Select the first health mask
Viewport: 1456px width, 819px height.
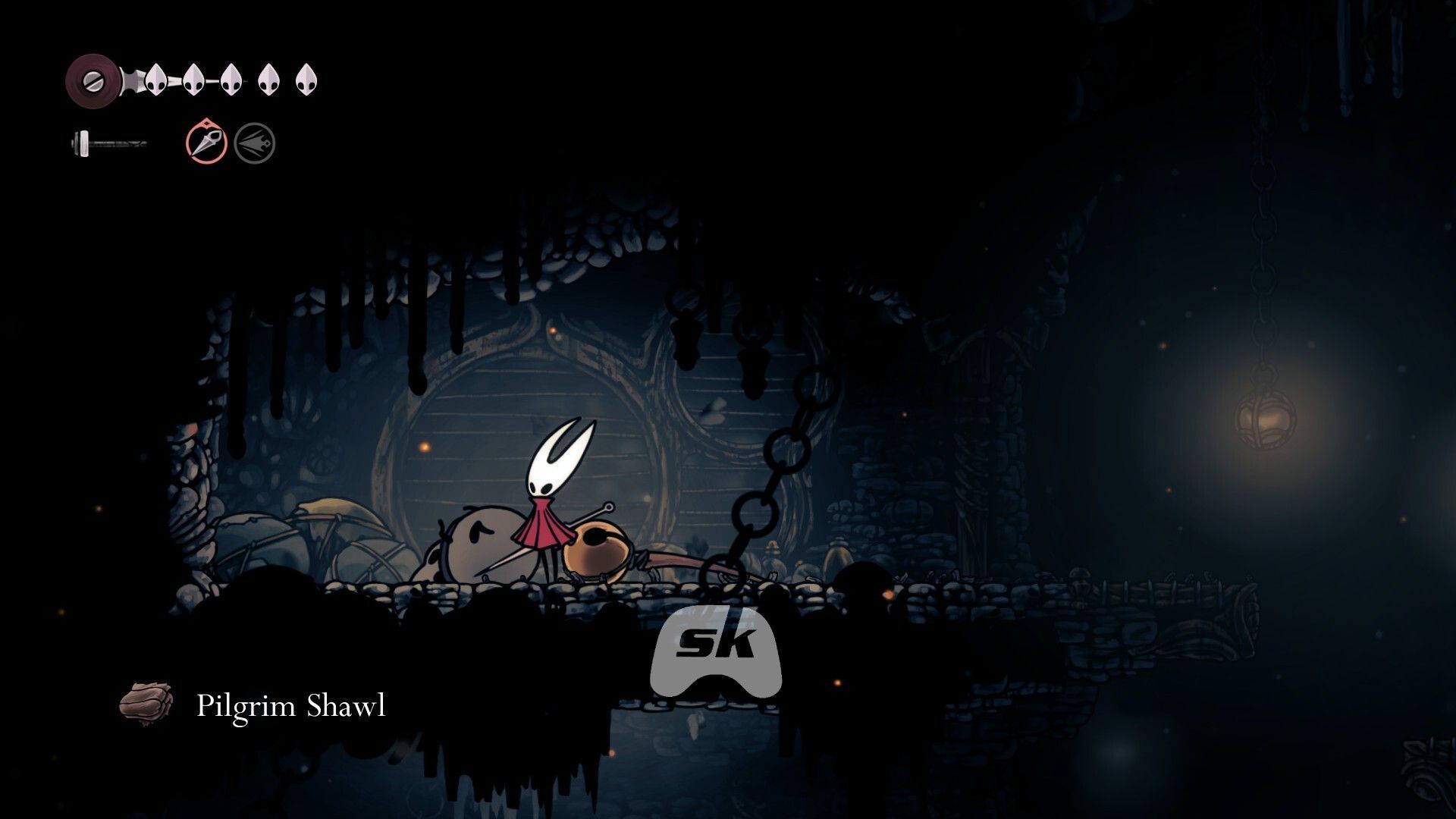click(x=156, y=80)
